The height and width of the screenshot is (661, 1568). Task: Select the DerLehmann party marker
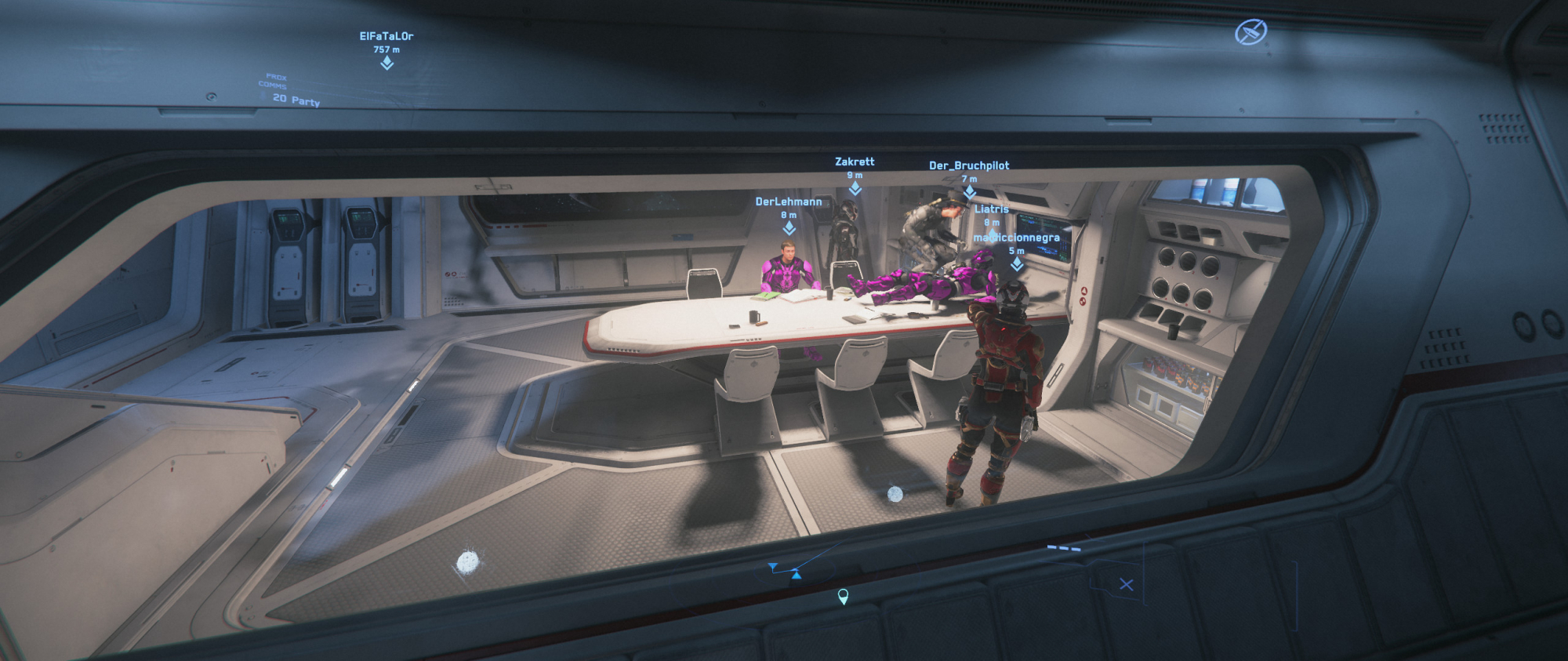coord(789,227)
